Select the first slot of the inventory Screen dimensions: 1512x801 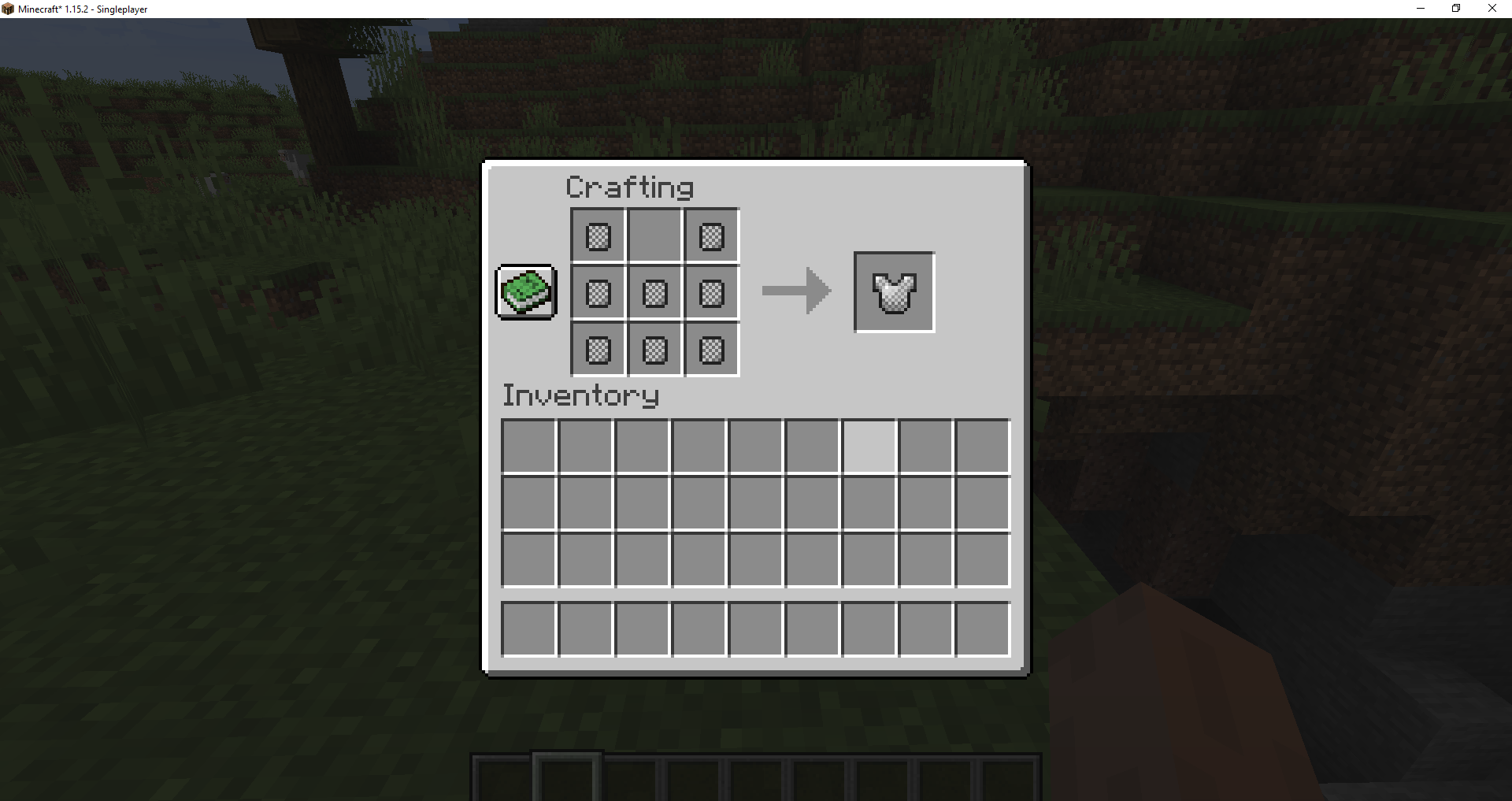(x=528, y=445)
